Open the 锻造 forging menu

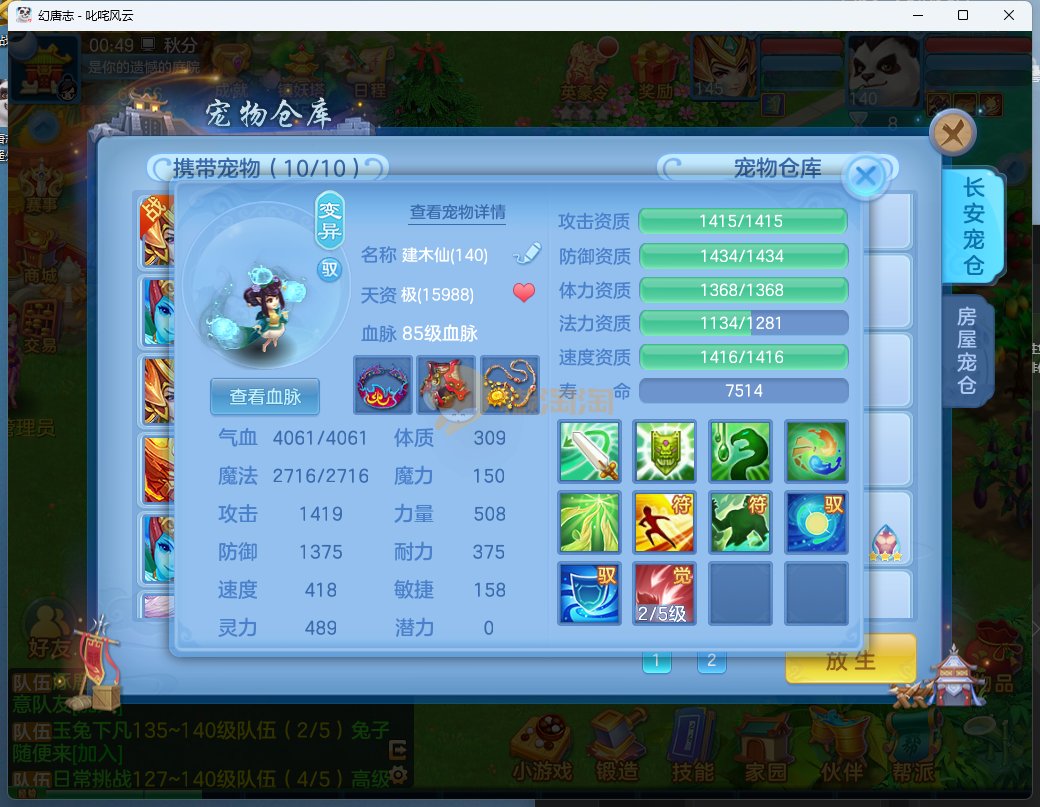(x=615, y=747)
